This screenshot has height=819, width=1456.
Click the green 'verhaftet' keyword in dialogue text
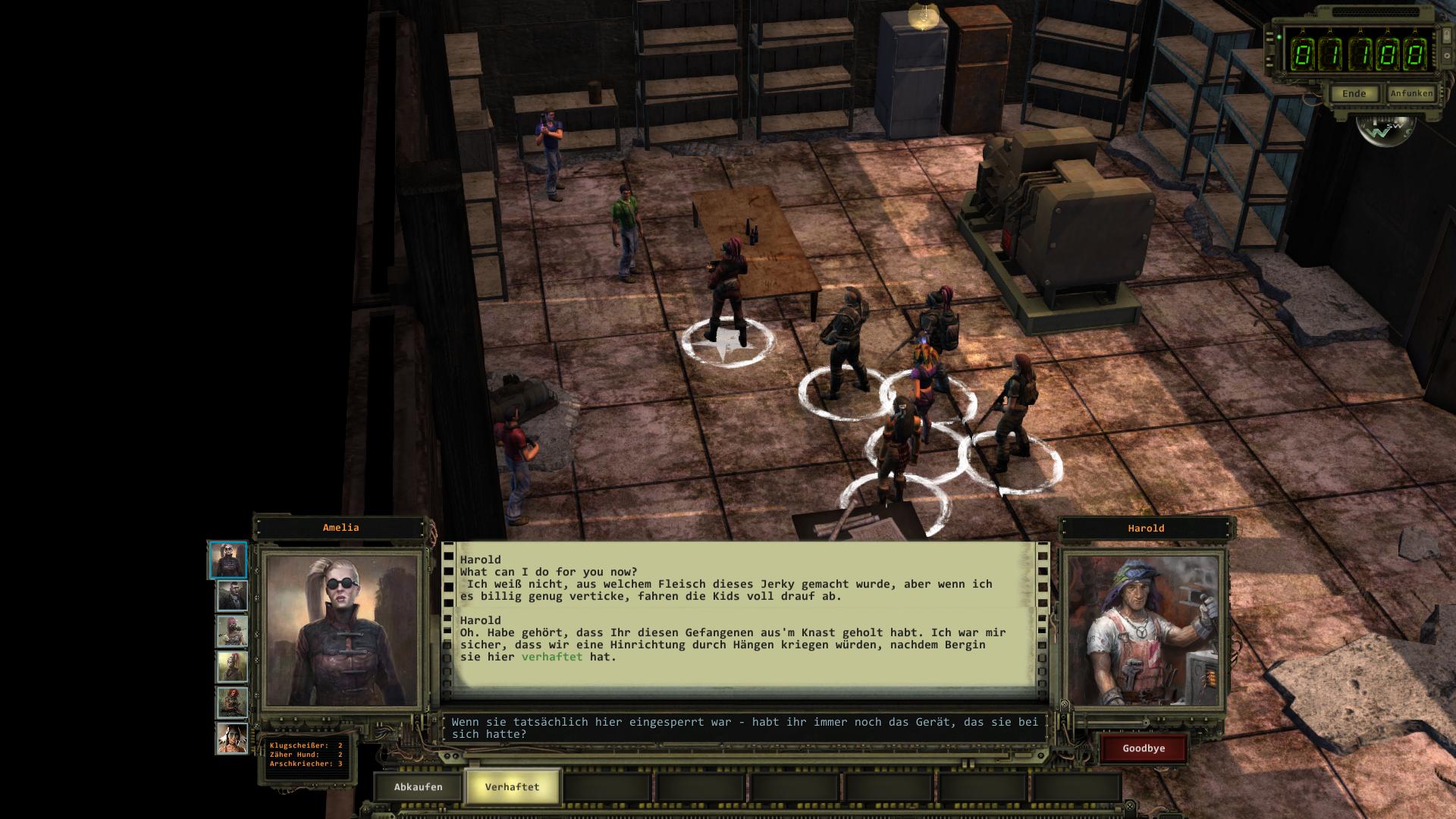click(x=552, y=657)
